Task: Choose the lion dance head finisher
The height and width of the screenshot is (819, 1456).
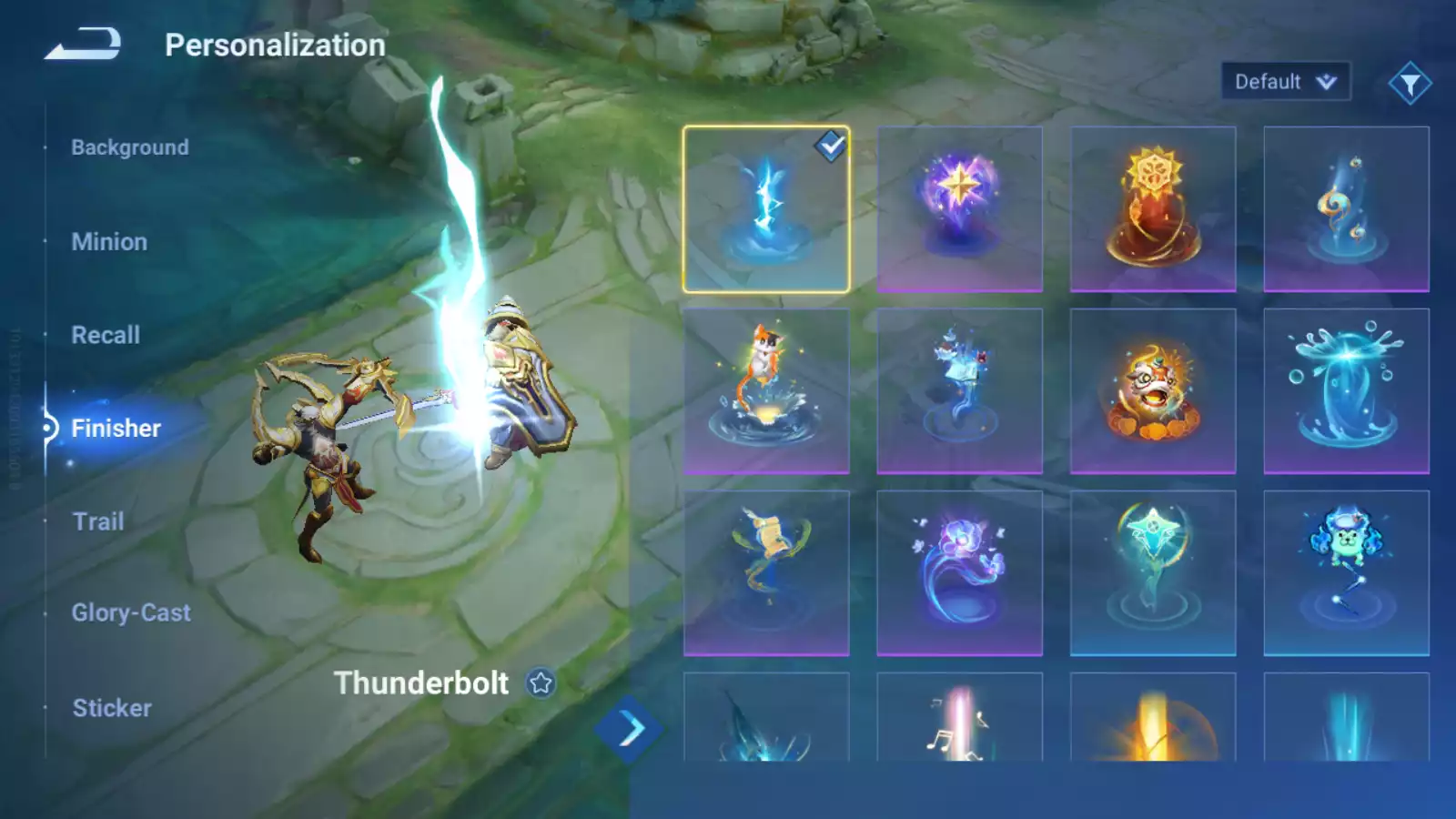Action: click(x=1153, y=391)
